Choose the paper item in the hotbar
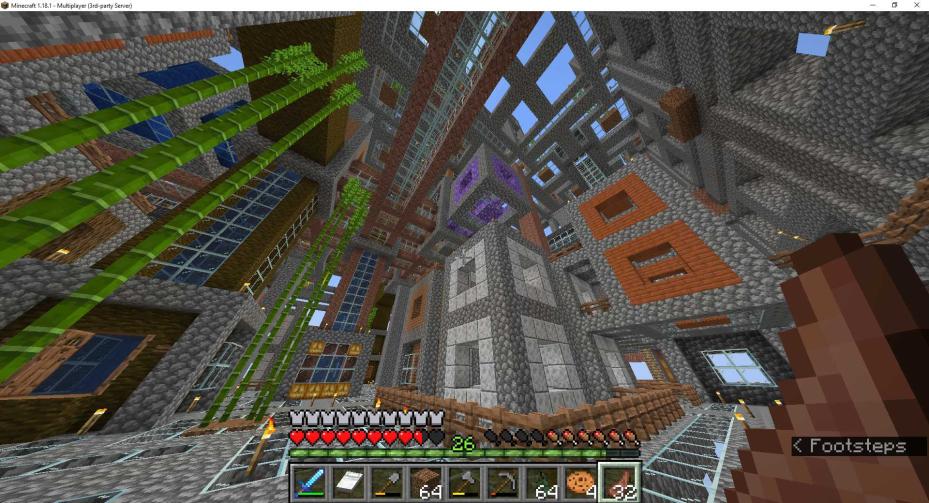This screenshot has width=929, height=503. pos(348,483)
